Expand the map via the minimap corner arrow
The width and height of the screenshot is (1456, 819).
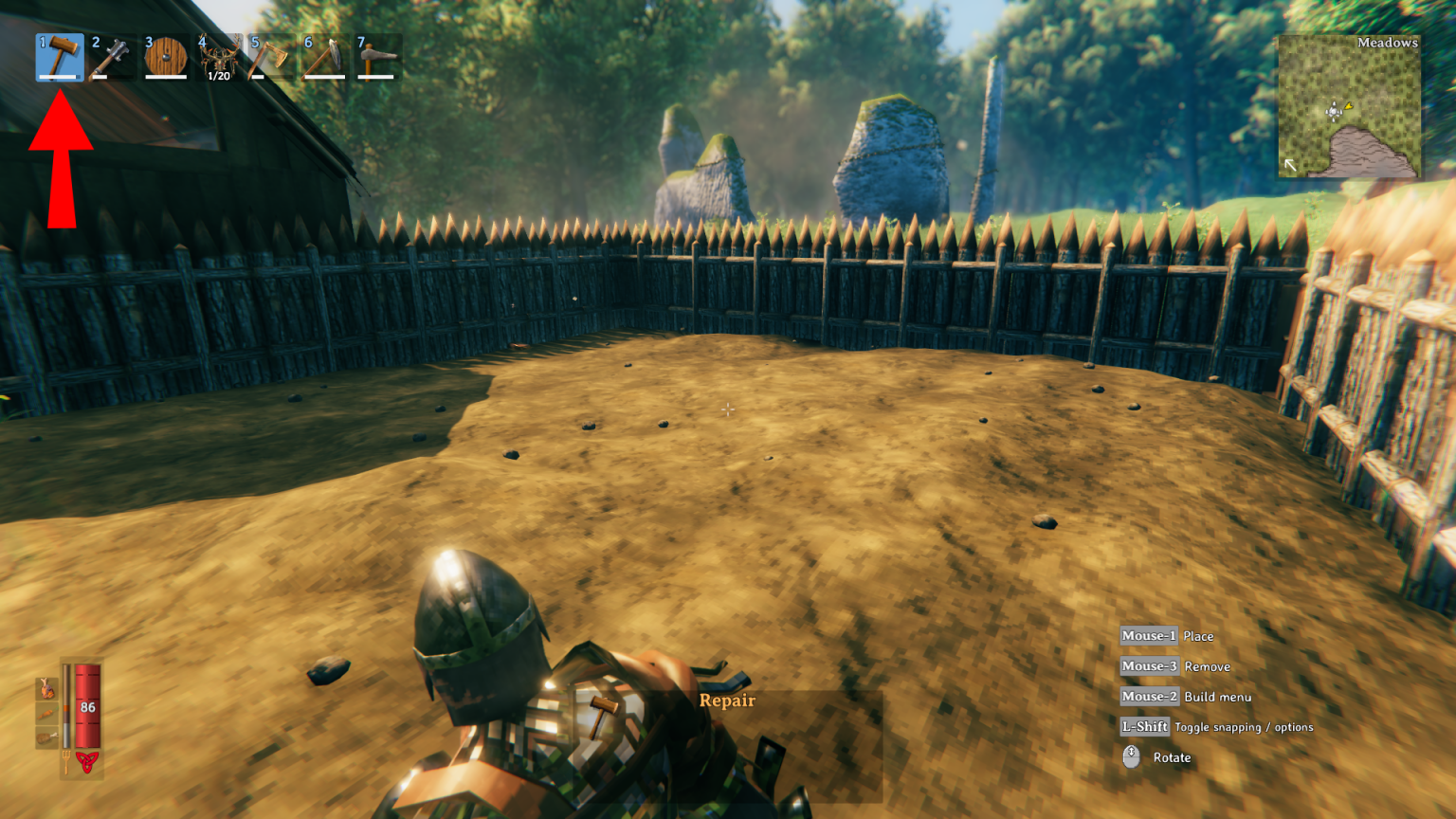1290,165
